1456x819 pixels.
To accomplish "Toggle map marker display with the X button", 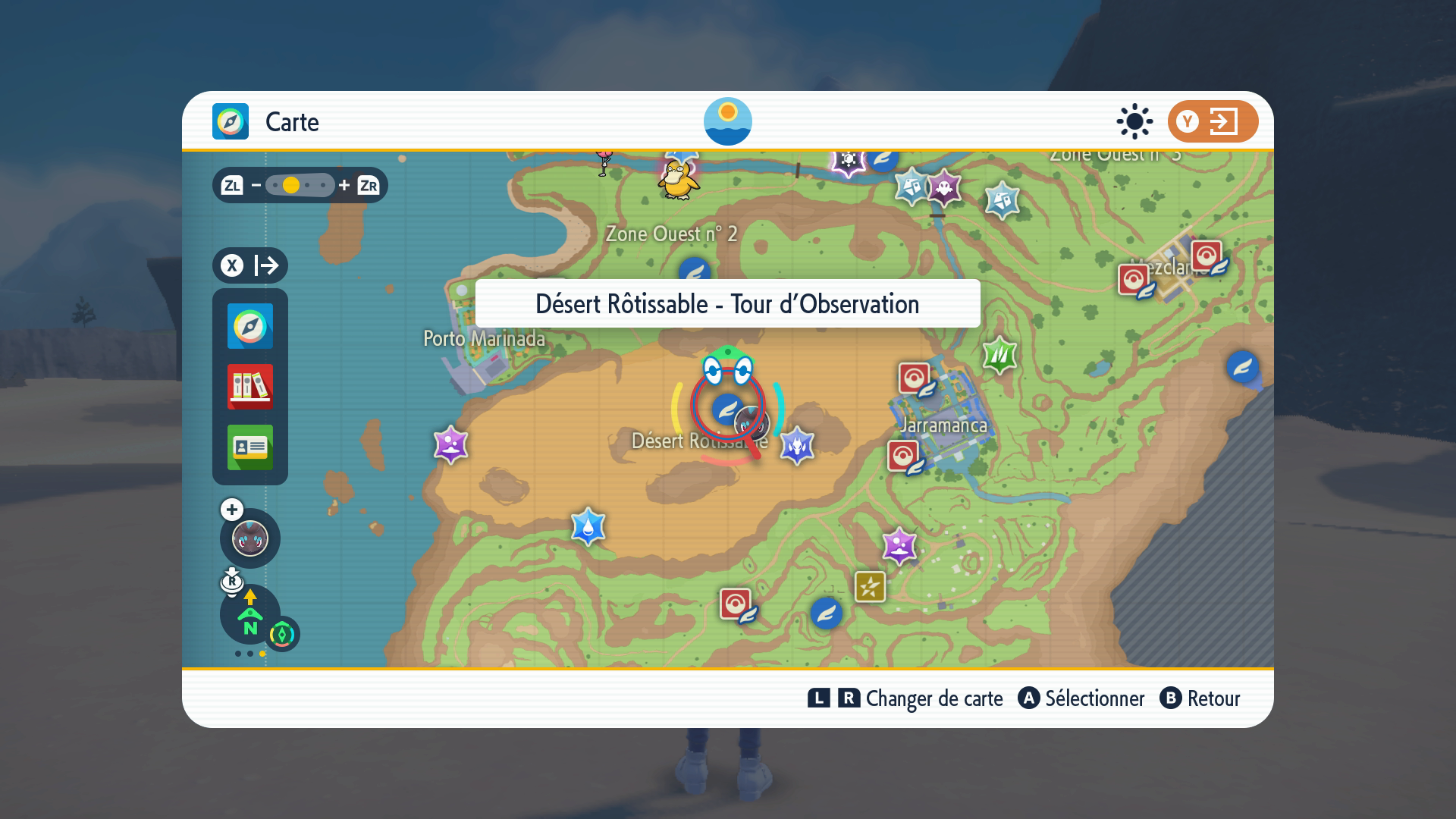I will click(234, 265).
